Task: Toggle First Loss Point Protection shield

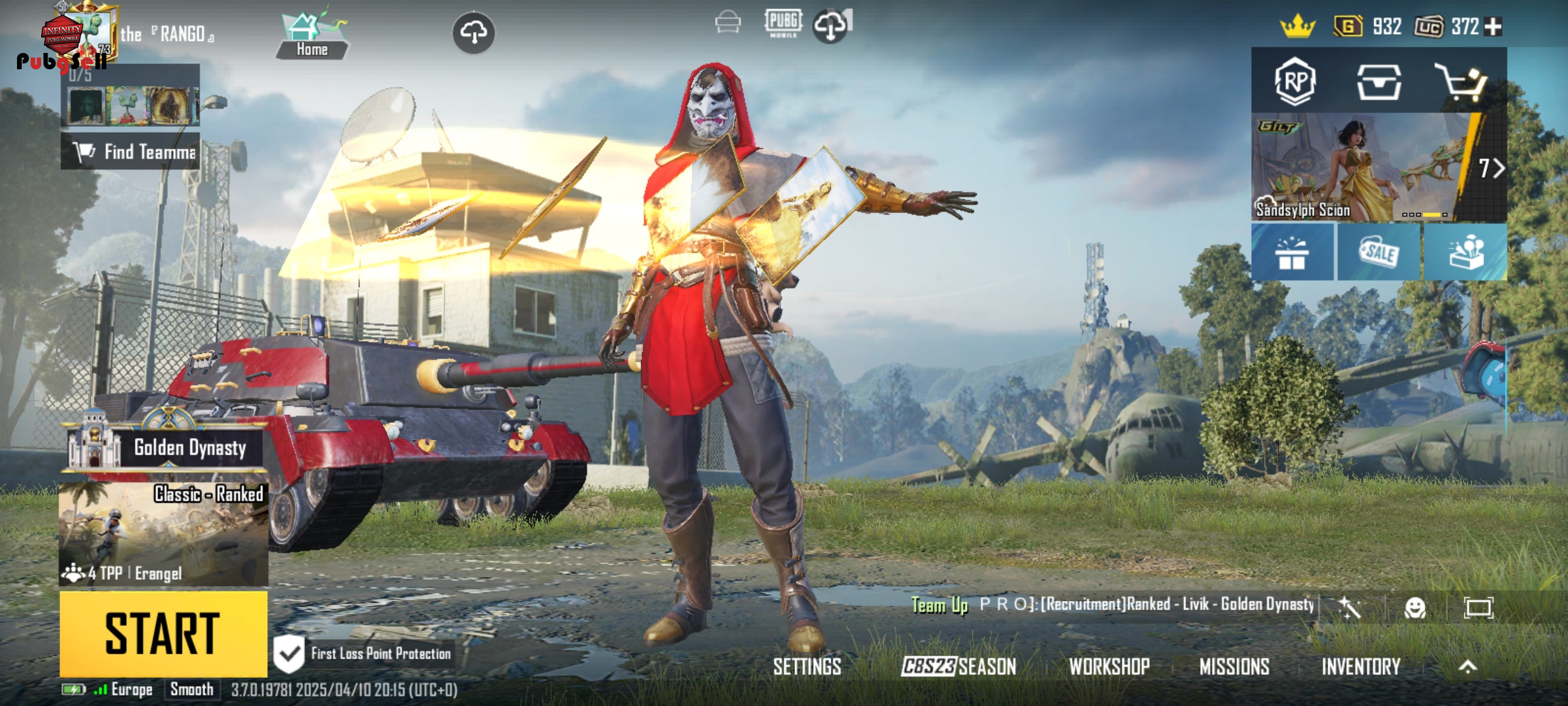Action: [x=288, y=653]
